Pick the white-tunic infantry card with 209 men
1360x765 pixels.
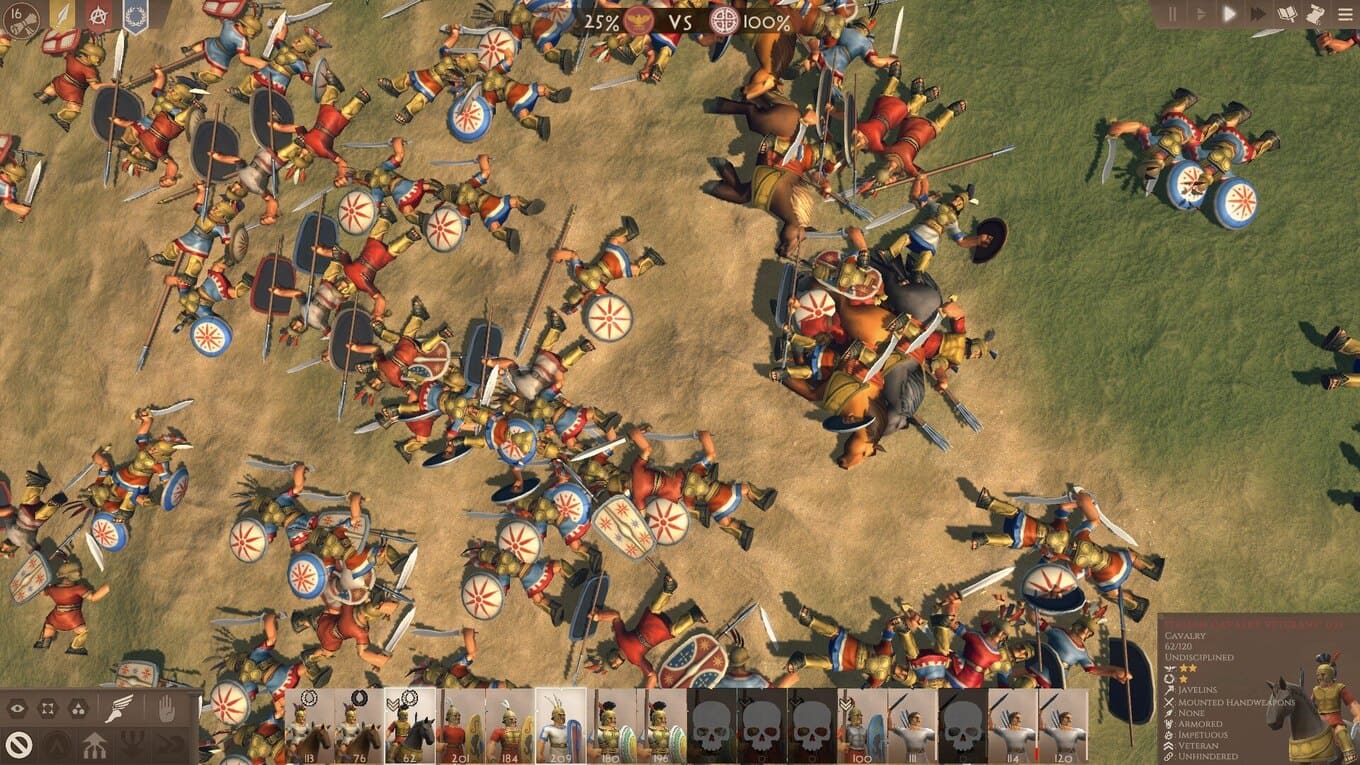[560, 726]
